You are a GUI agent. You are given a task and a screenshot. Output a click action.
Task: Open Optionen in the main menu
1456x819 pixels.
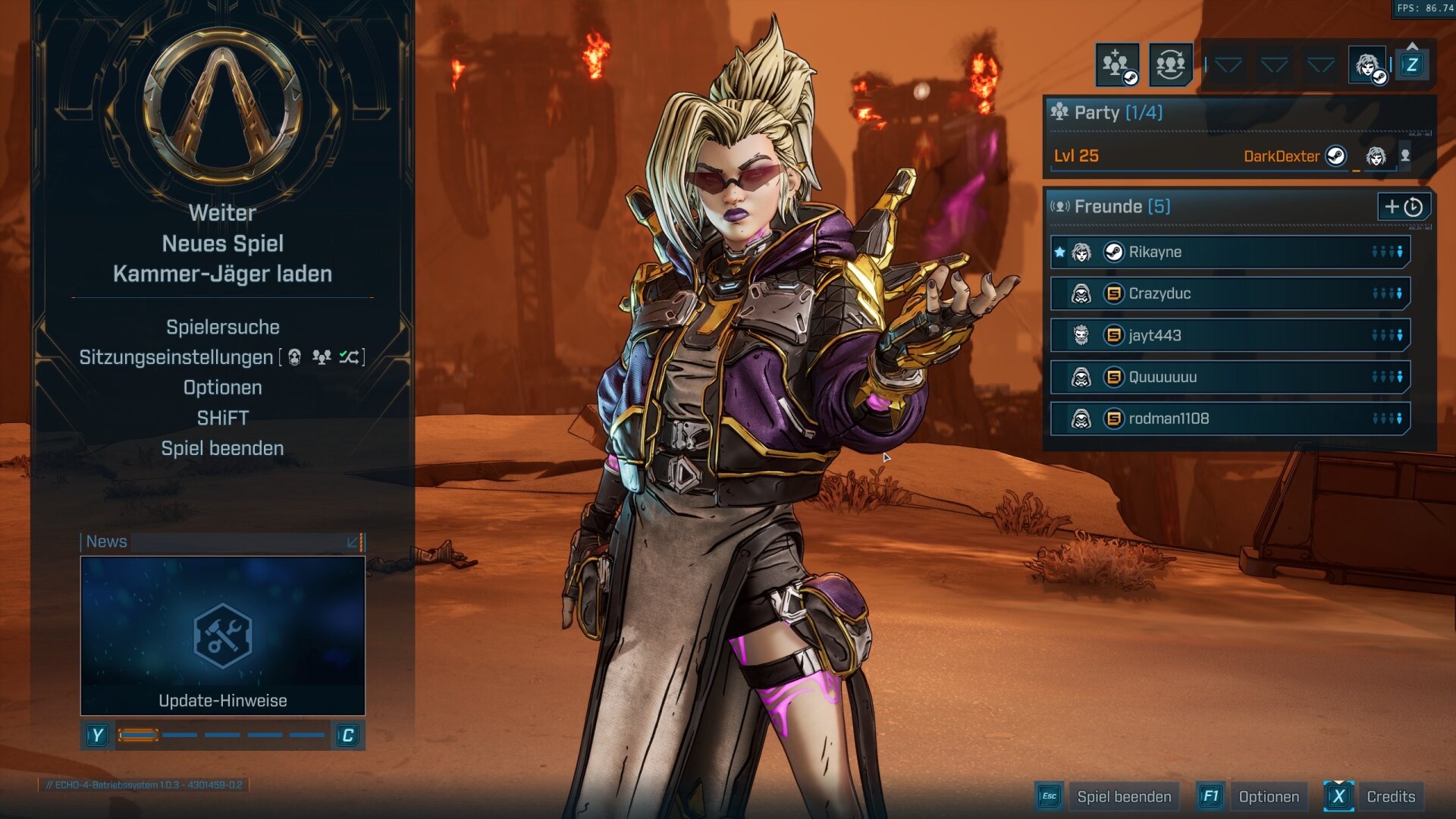pyautogui.click(x=222, y=388)
